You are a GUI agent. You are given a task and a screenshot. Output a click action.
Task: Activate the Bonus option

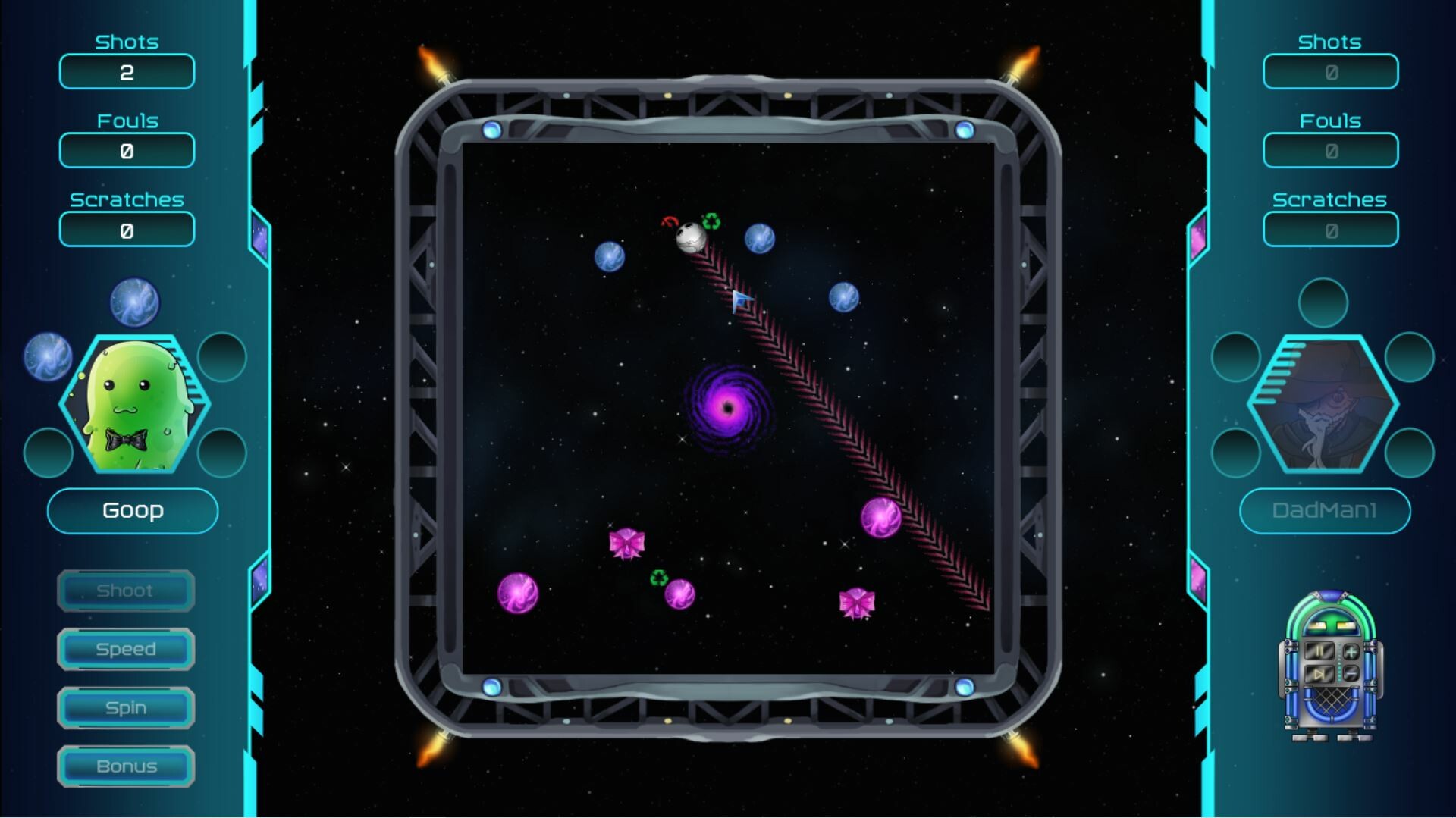(126, 766)
